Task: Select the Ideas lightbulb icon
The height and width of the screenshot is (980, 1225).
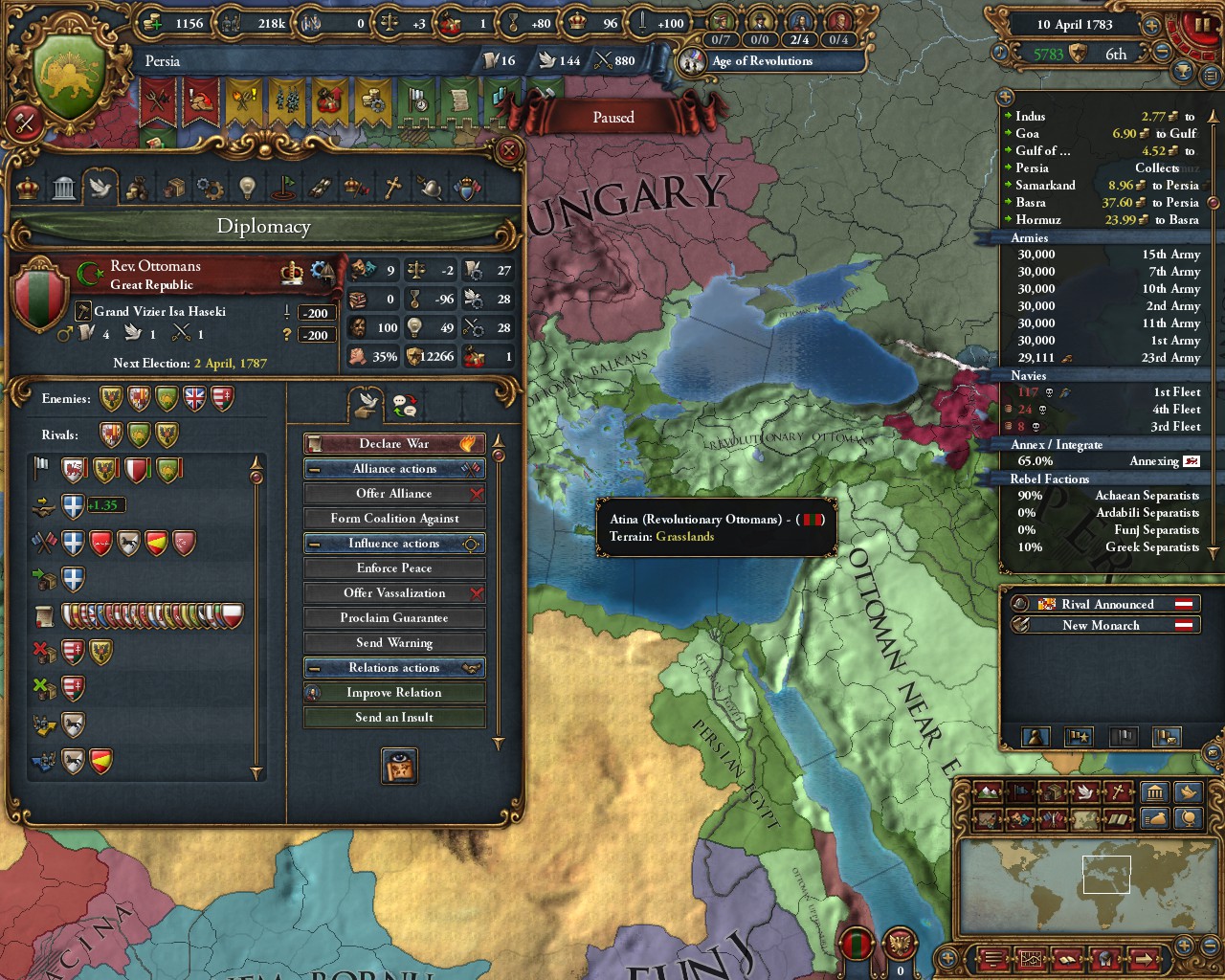Action: pyautogui.click(x=245, y=188)
